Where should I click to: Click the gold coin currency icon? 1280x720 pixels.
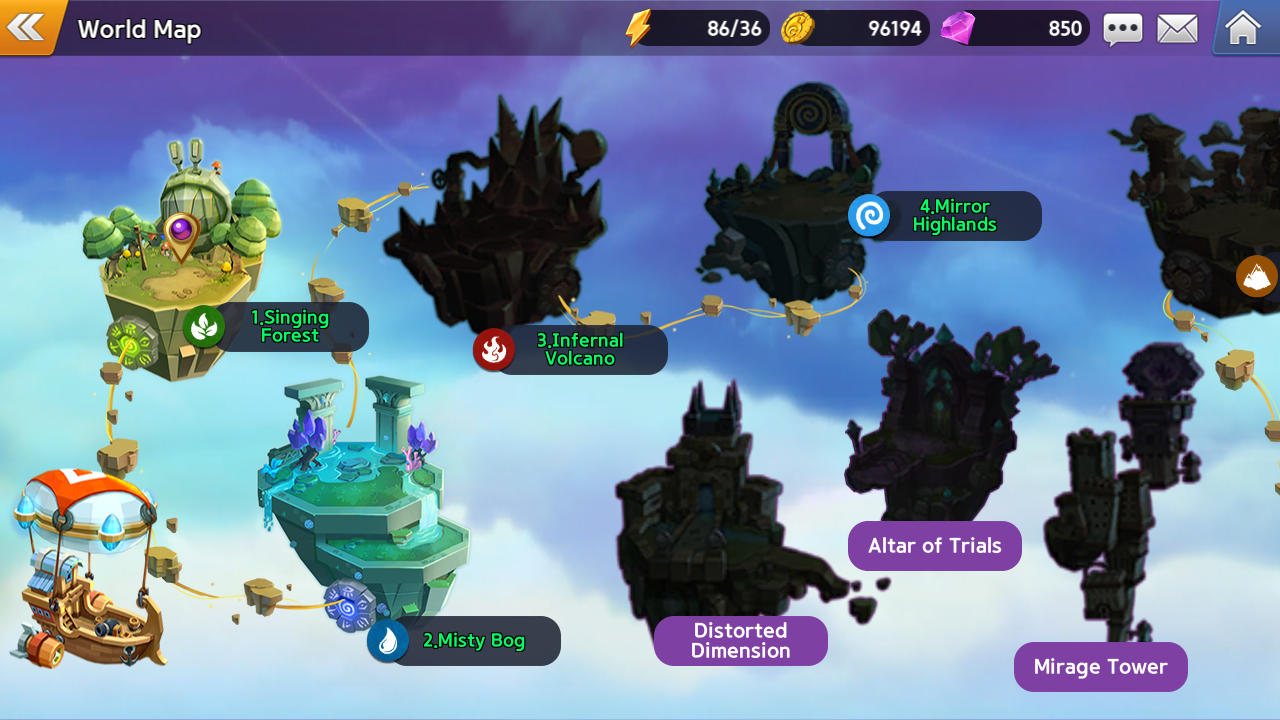coord(797,28)
